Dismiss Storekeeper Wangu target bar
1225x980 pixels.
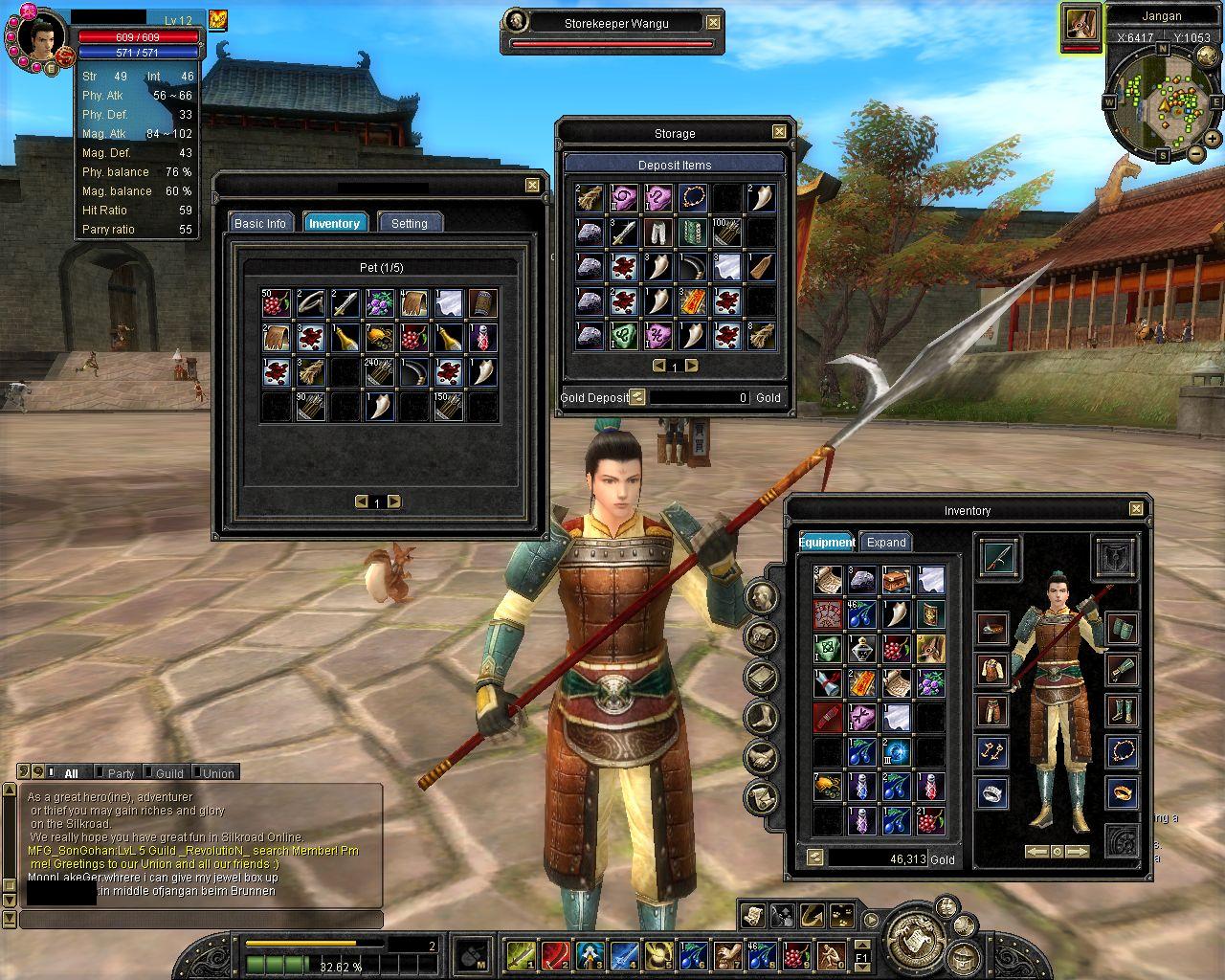(x=713, y=22)
